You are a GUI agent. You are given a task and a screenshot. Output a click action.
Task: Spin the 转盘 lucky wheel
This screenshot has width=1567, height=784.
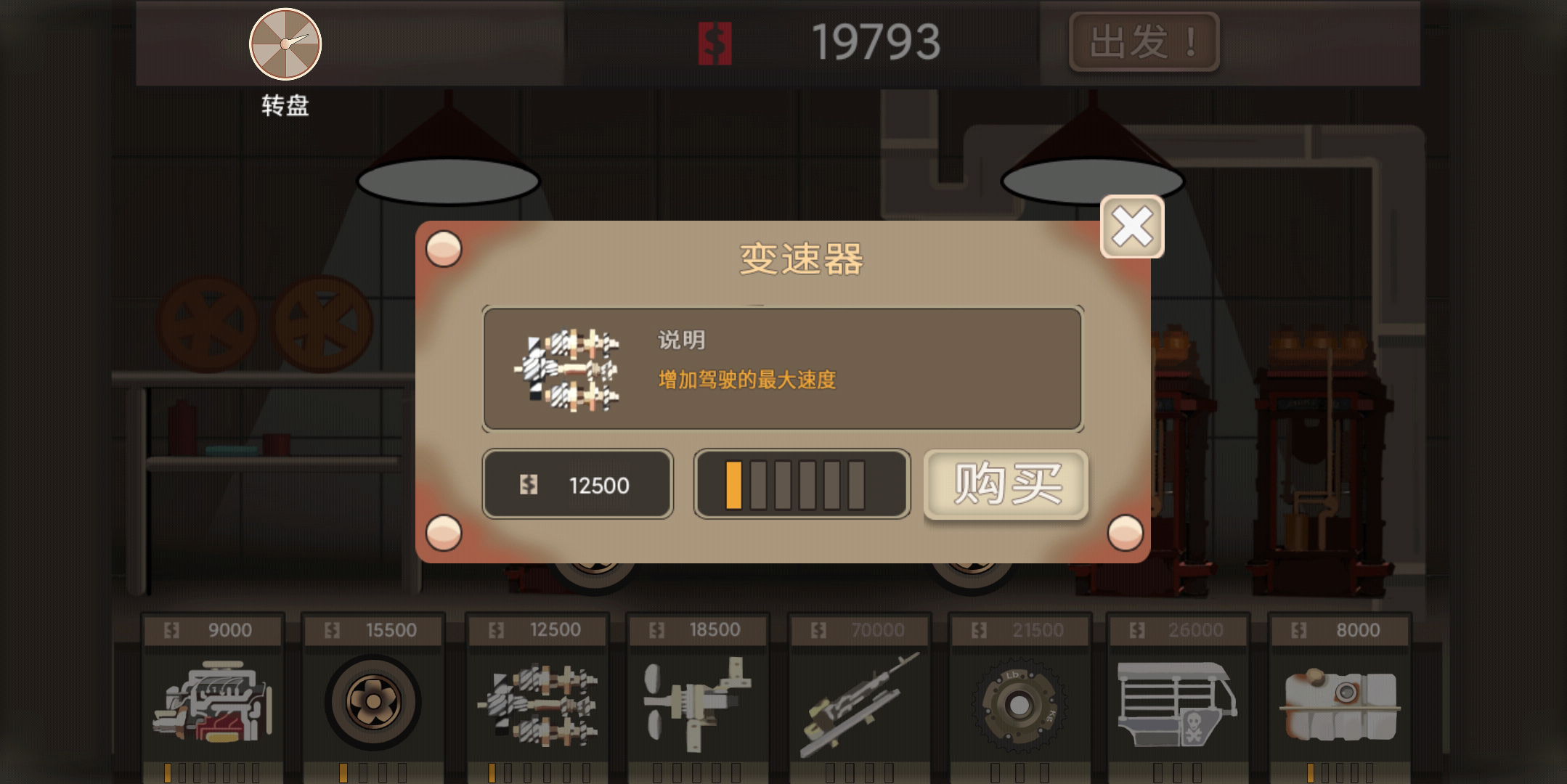coord(285,44)
